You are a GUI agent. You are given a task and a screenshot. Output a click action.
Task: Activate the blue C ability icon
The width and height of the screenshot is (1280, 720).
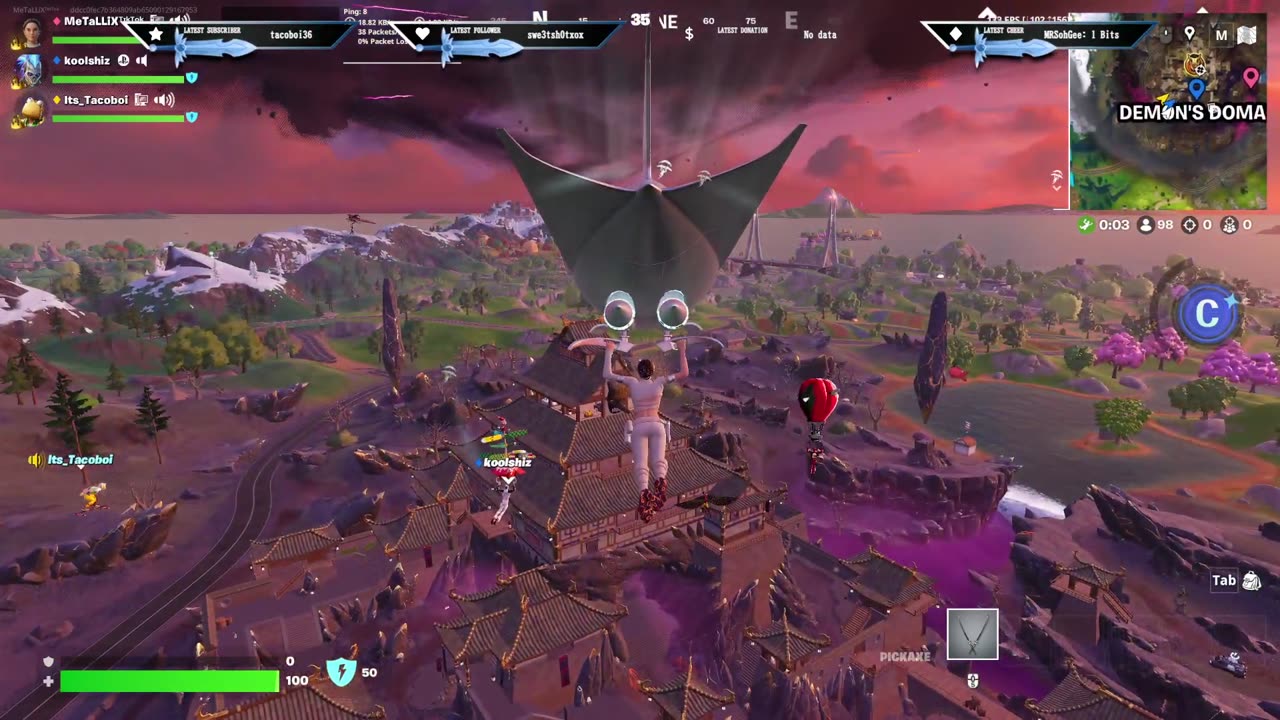[x=1206, y=314]
